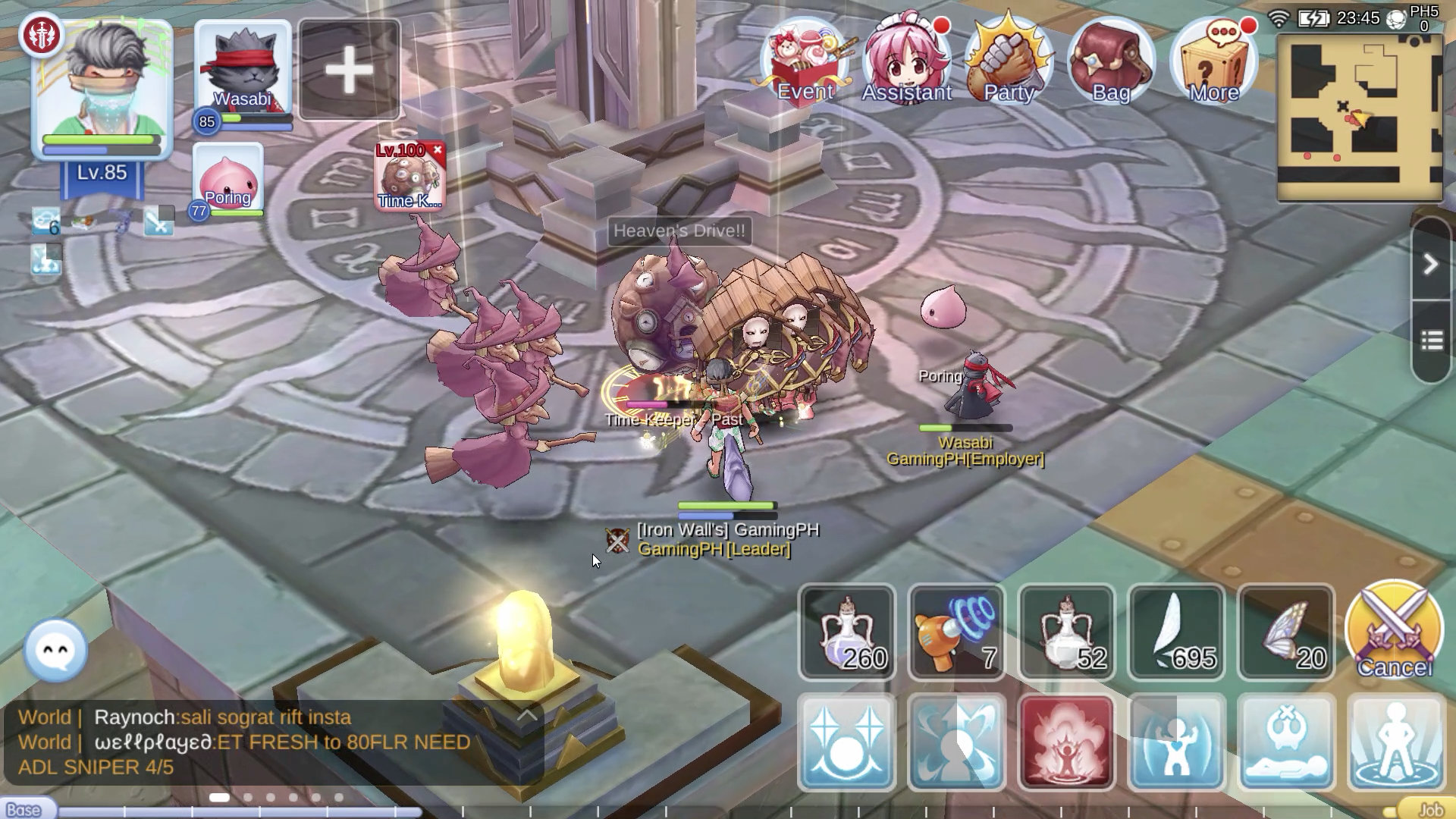This screenshot has height=819, width=1456.
Task: Open the chat emoji bubble
Action: (x=56, y=650)
